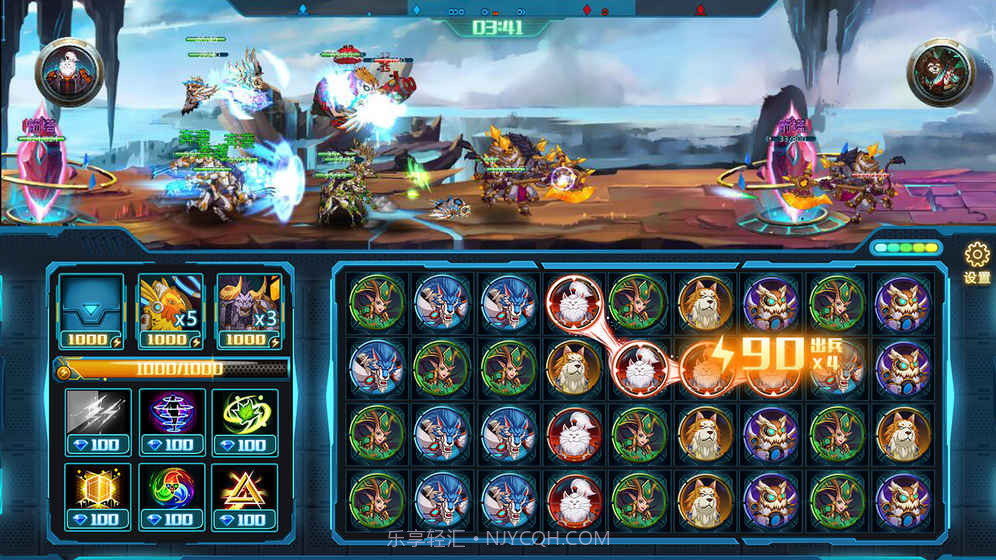Screen dimensions: 996x560
Task: Select the empty blue arrow unit slot
Action: (x=91, y=306)
